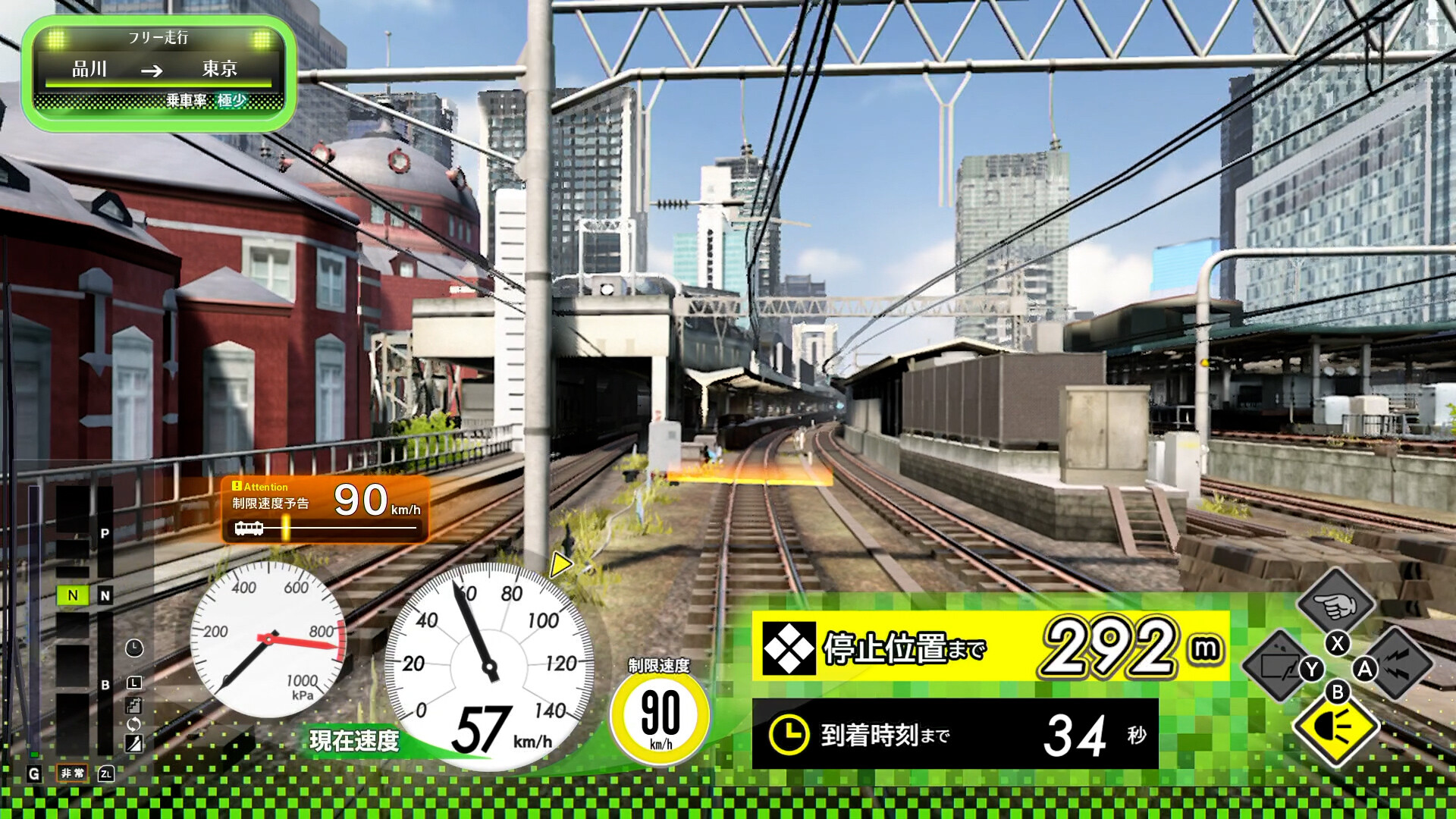1456x819 pixels.
Task: Engage the 非常 emergency brake
Action: click(x=73, y=773)
